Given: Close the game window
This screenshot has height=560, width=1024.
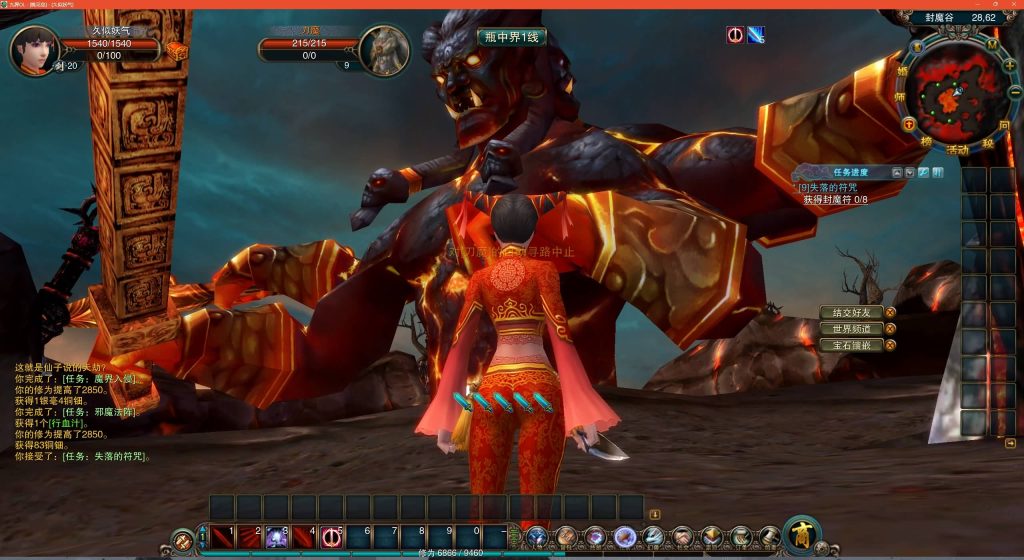Looking at the screenshot, I should (1011, 4).
